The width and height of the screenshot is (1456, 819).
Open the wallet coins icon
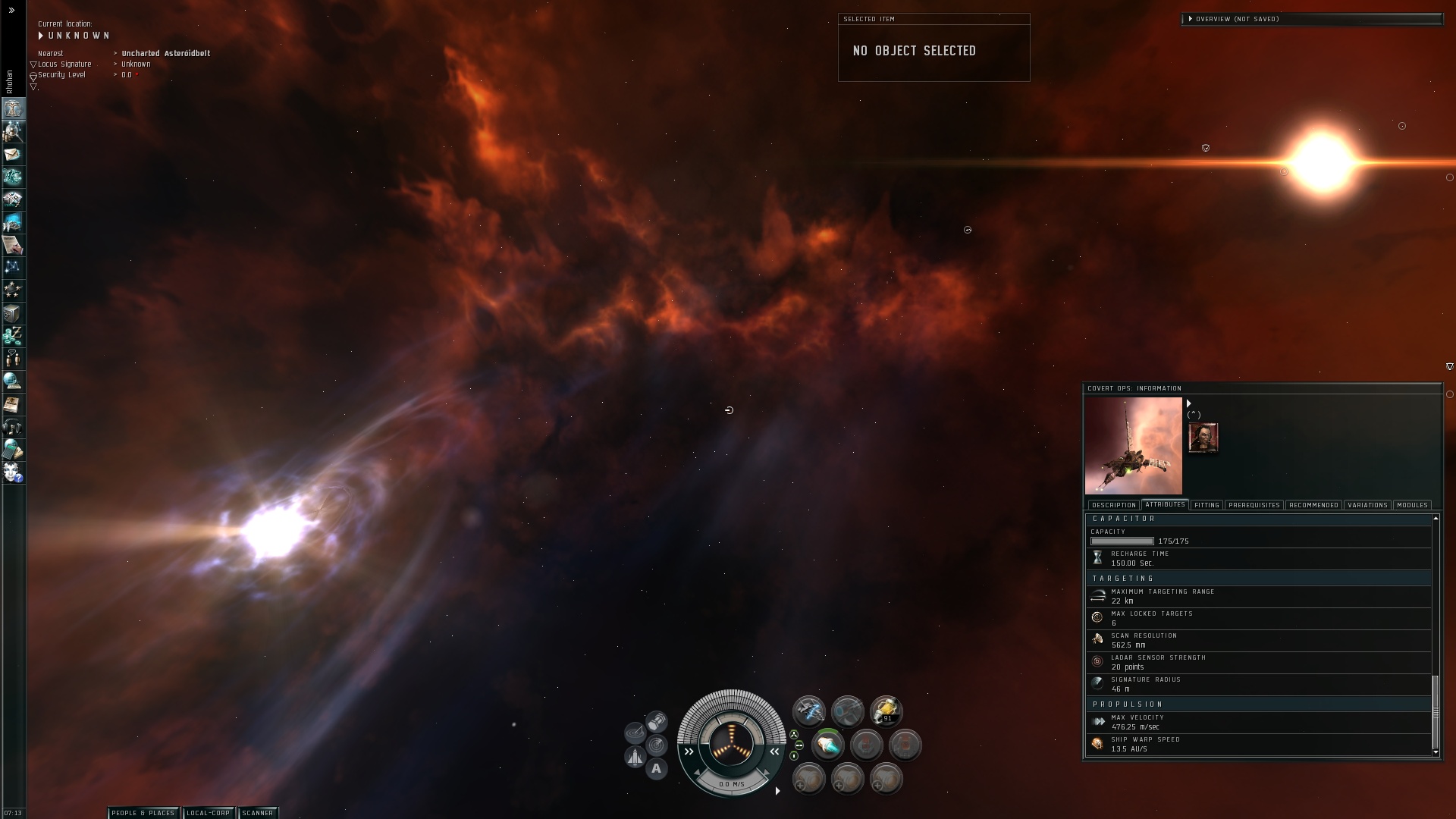point(13,336)
